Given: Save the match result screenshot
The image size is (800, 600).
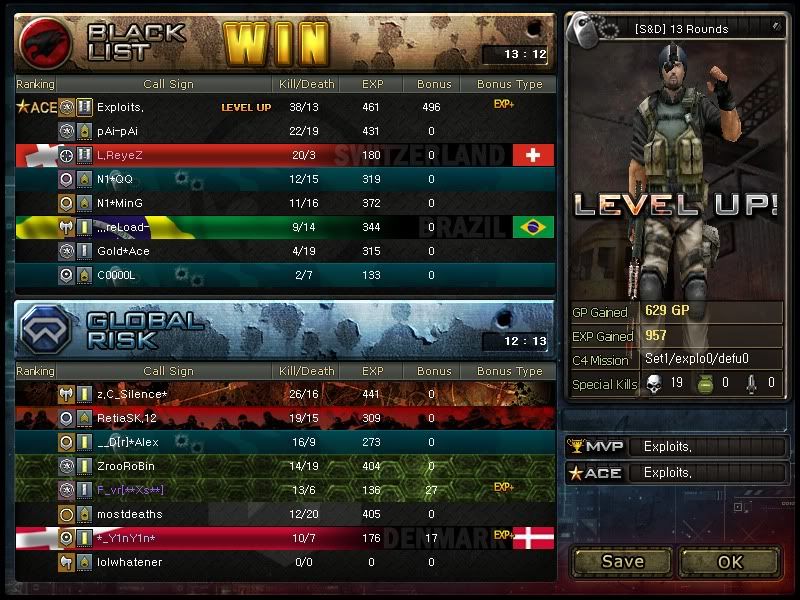Looking at the screenshot, I should [622, 561].
